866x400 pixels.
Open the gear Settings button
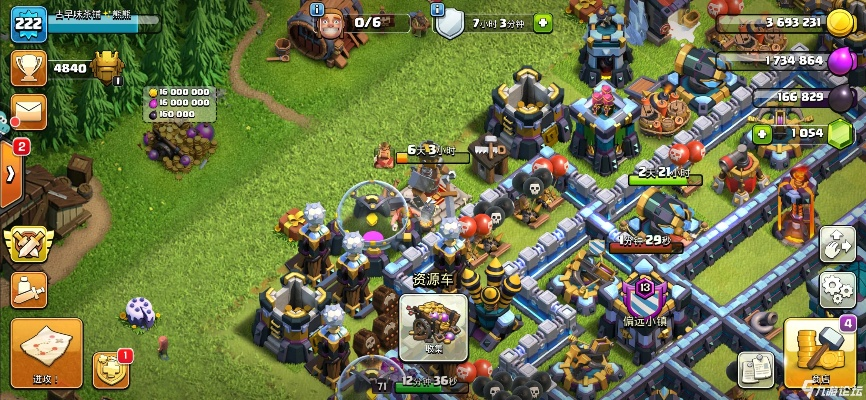pyautogui.click(x=837, y=289)
